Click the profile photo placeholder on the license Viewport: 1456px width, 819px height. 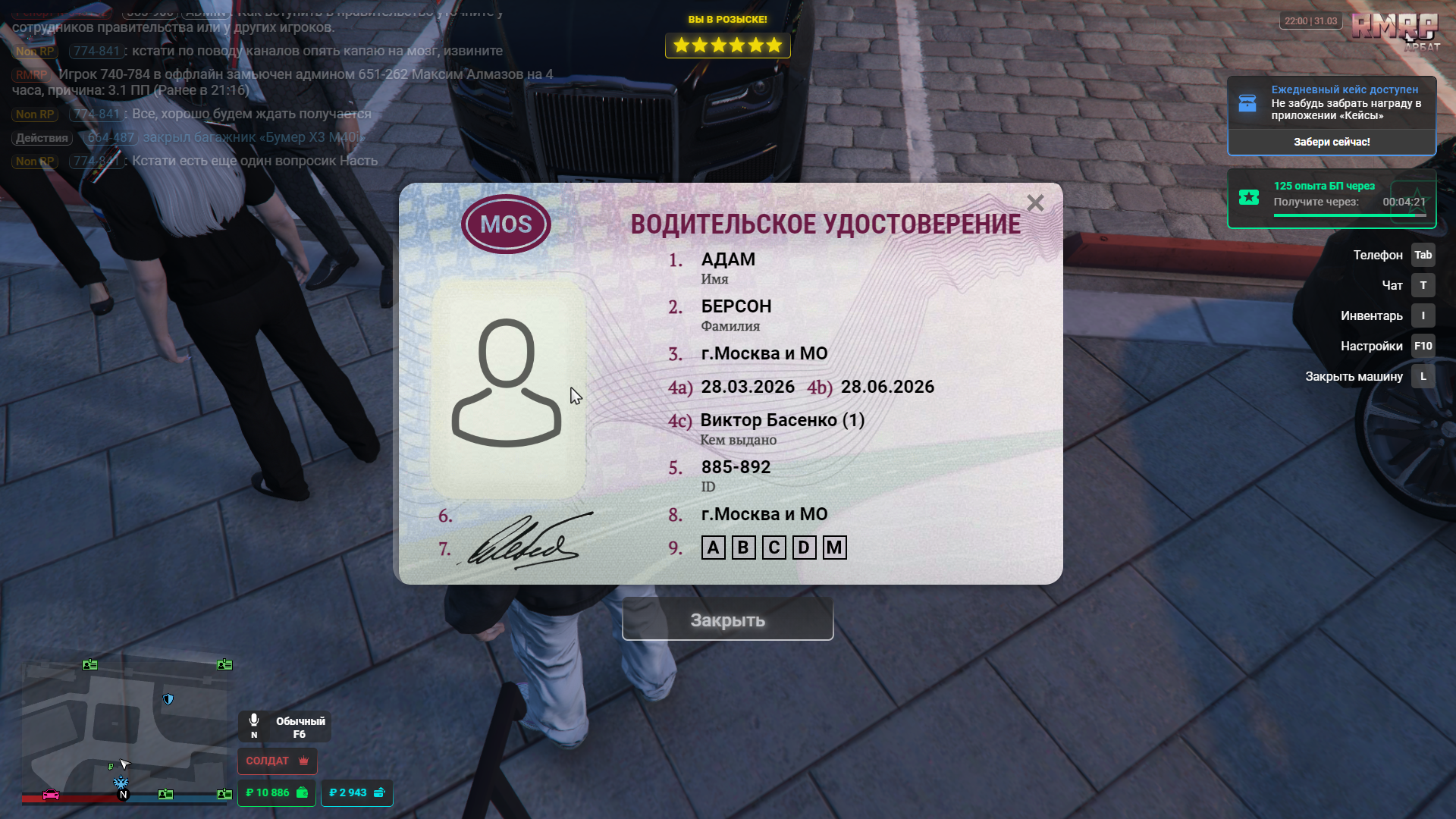click(507, 387)
